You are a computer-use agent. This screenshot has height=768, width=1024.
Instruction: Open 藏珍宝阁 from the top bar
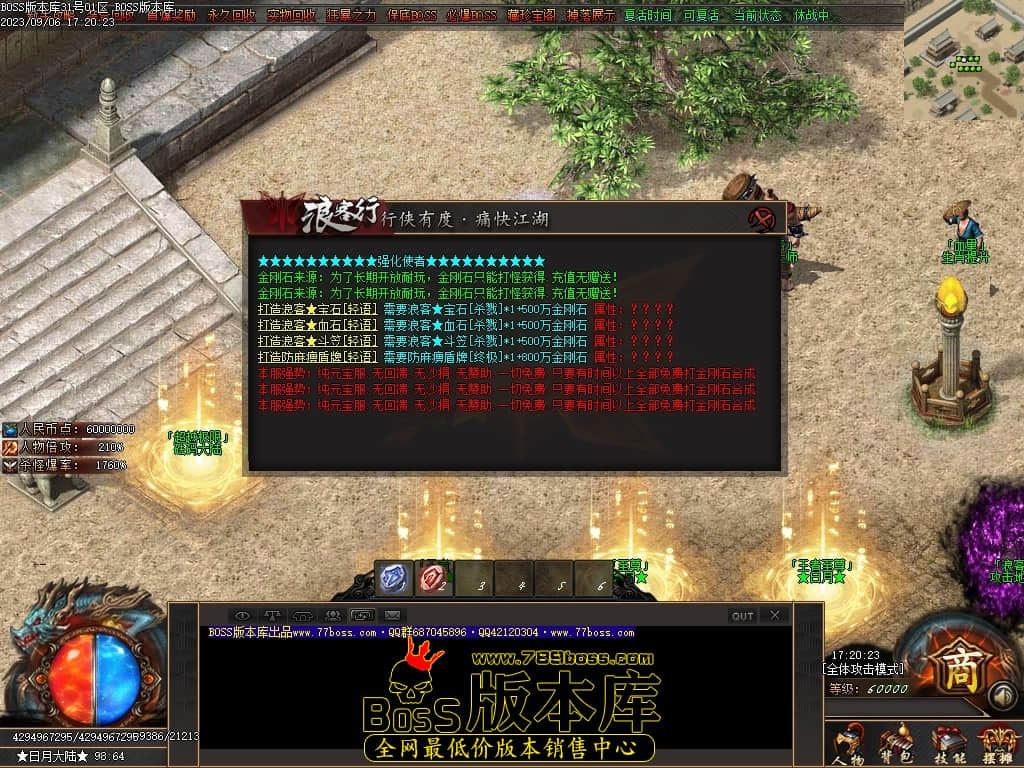tap(531, 15)
